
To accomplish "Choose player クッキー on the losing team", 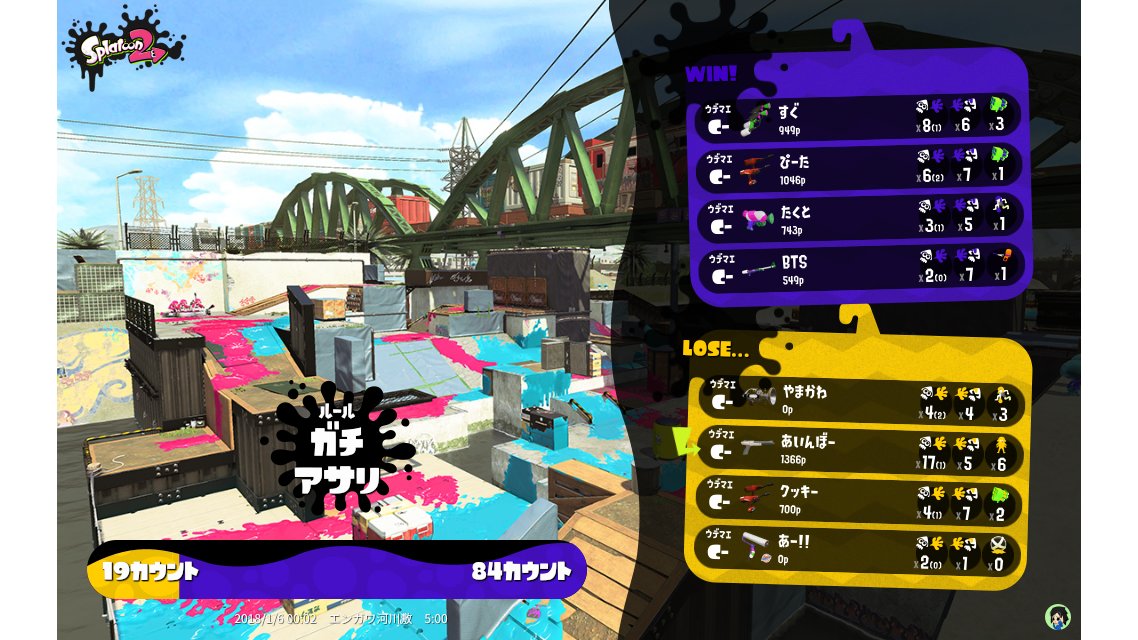I will (860, 501).
